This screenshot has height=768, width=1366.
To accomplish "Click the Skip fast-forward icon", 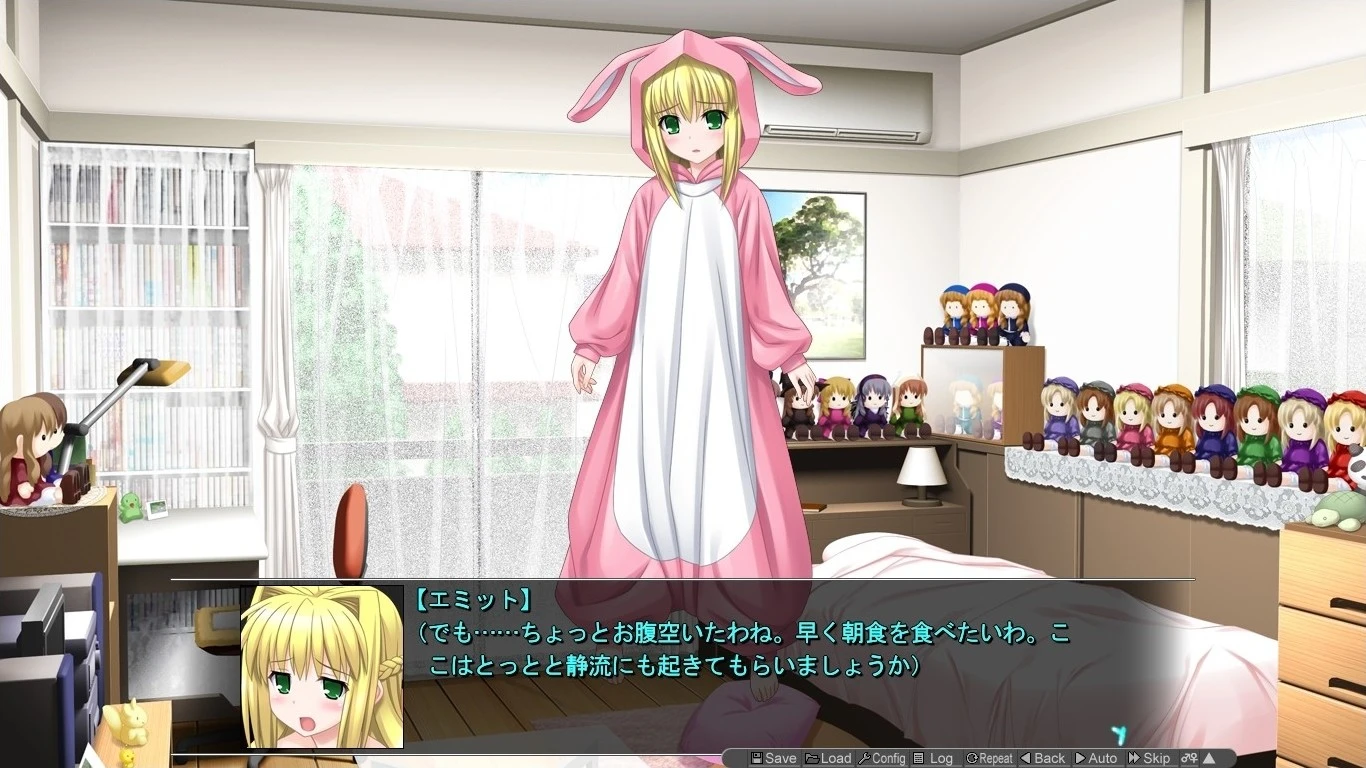I will click(1133, 758).
